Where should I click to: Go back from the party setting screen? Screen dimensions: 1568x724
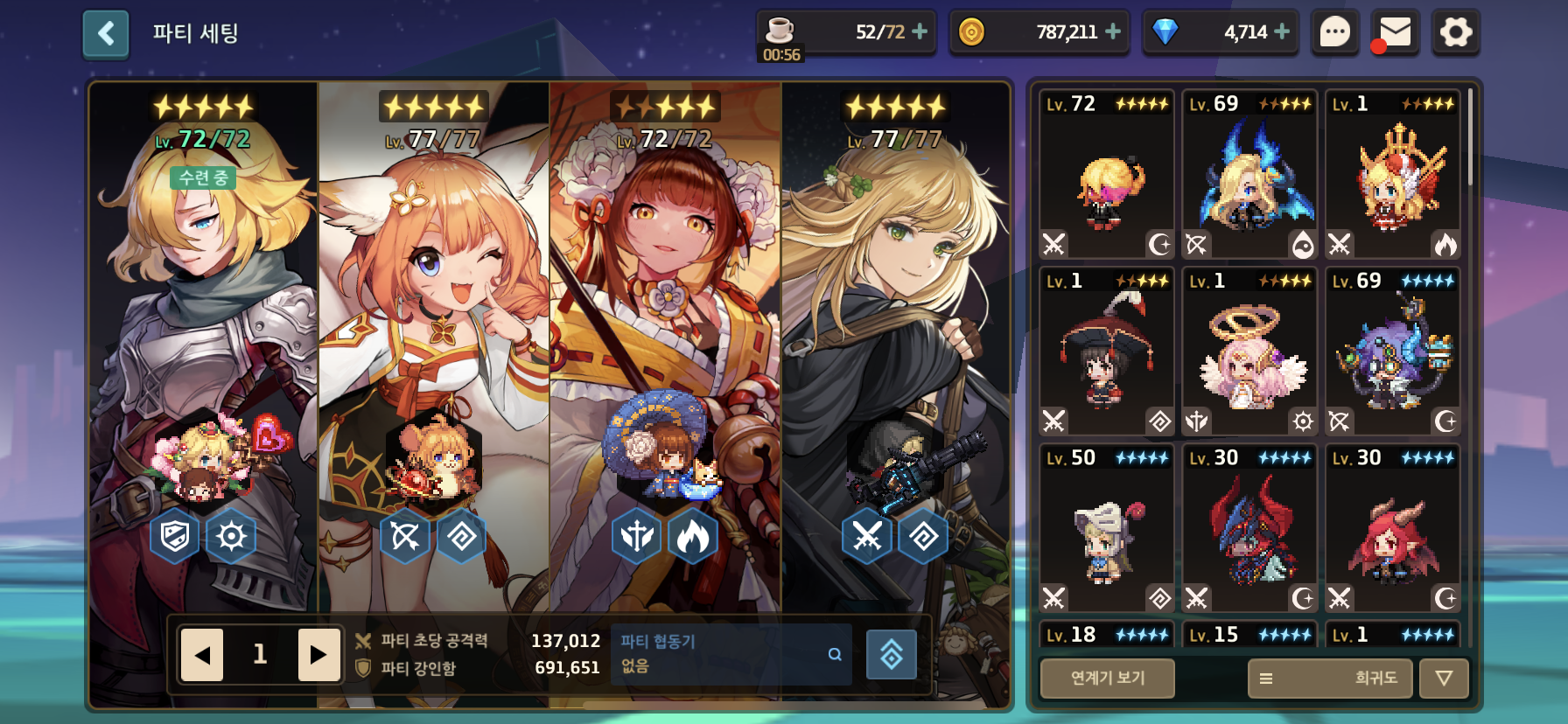pyautogui.click(x=106, y=34)
